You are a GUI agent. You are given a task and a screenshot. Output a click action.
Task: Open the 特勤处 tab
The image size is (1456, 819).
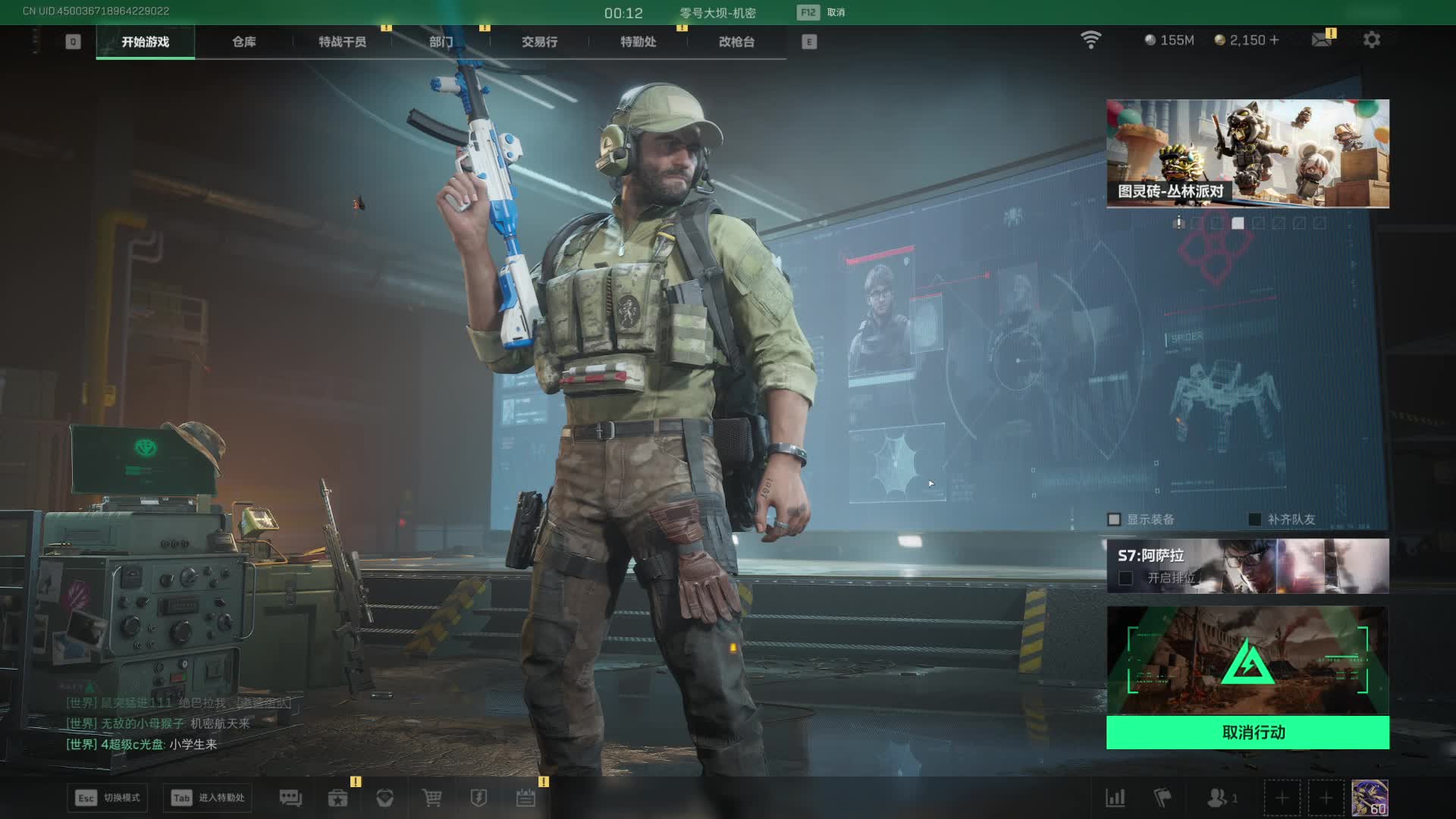pos(638,42)
